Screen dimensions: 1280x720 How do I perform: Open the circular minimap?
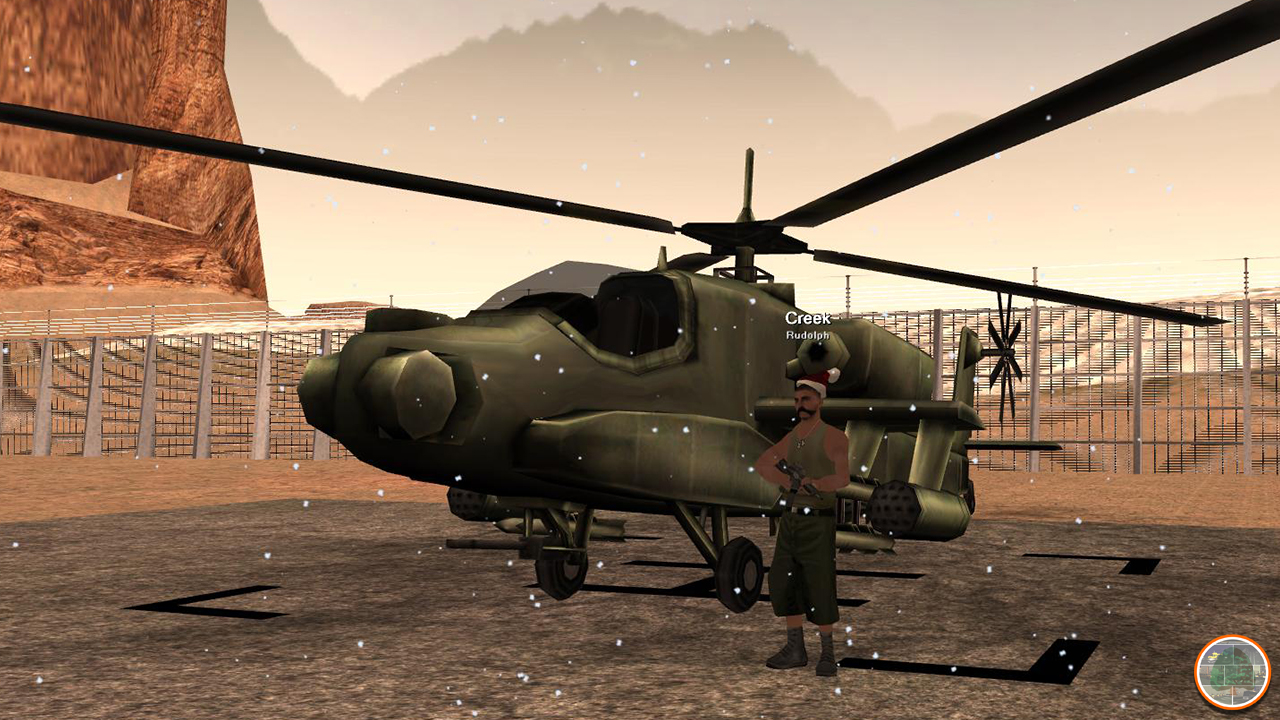[1231, 673]
